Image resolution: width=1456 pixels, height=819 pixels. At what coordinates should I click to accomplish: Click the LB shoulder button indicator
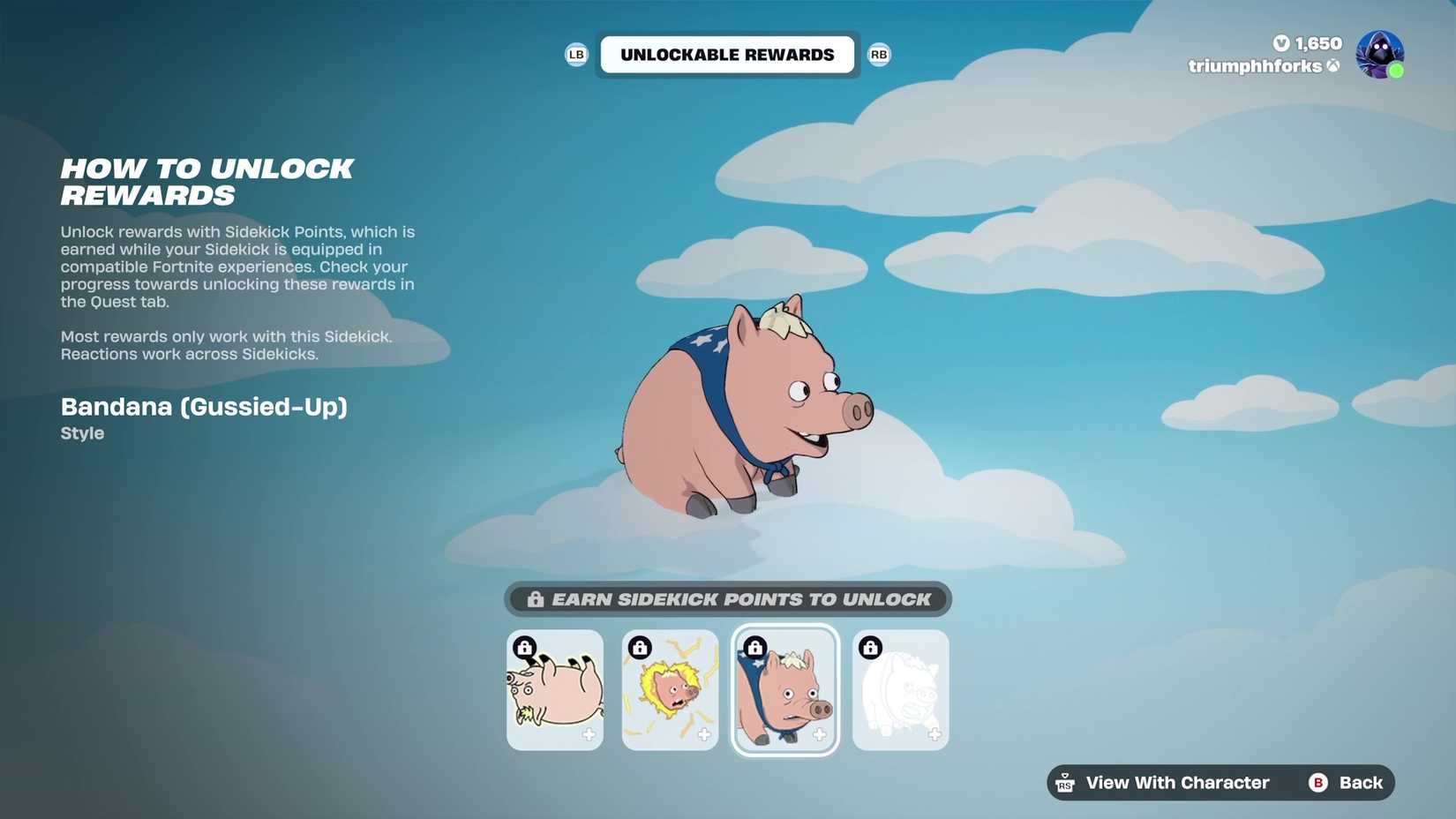coord(577,54)
